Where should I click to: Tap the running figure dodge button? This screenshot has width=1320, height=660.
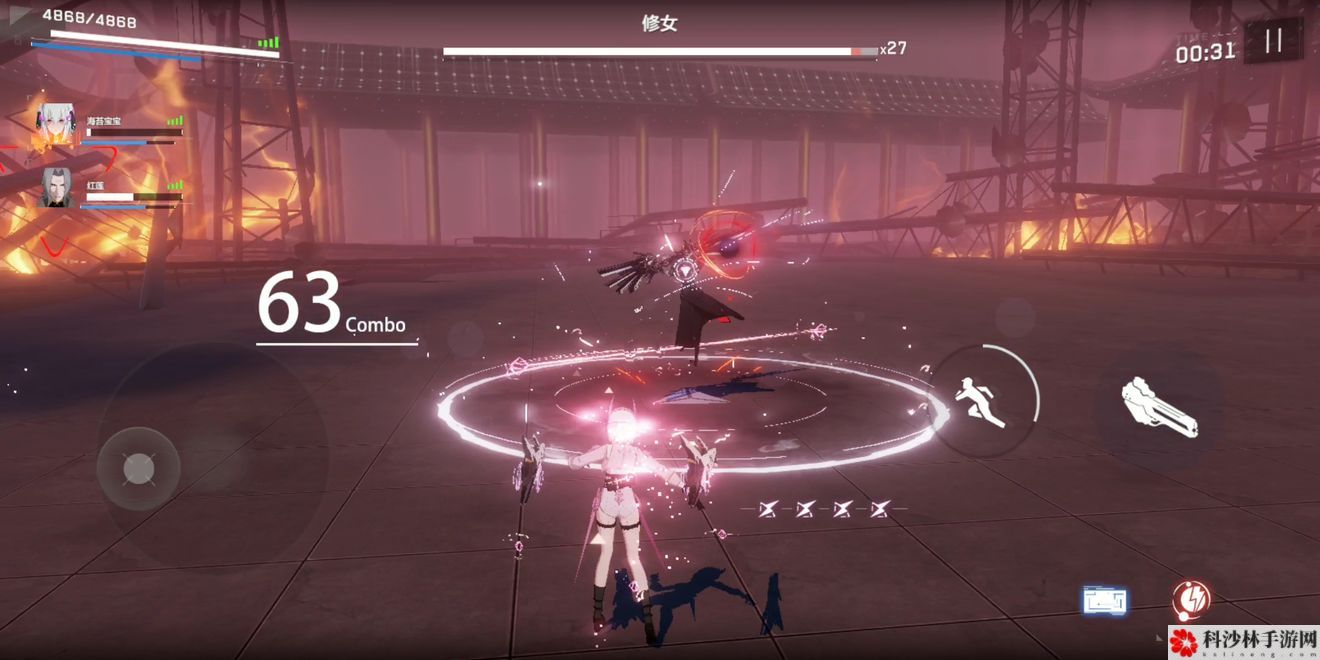[984, 400]
